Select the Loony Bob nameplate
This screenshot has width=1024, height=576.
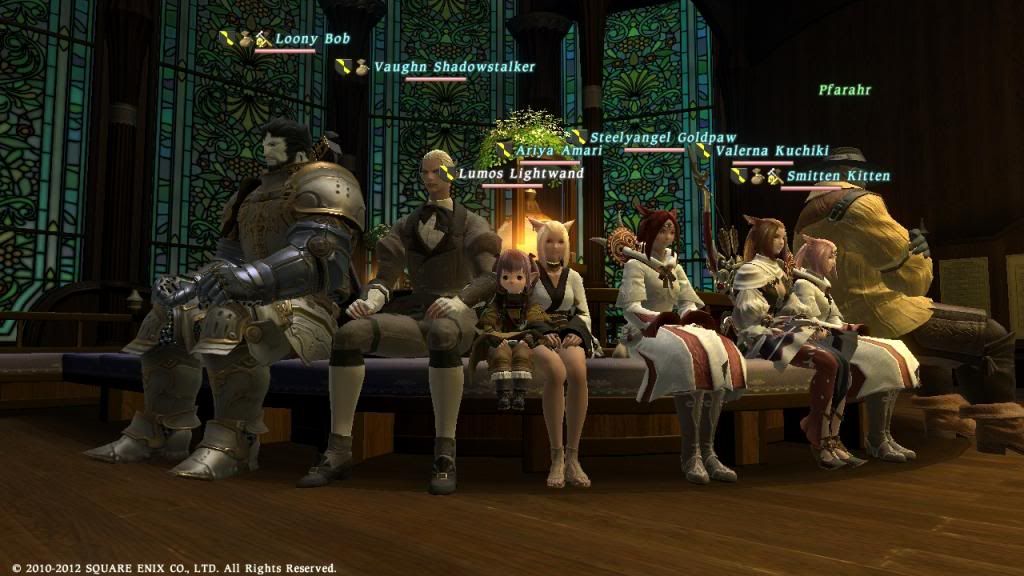[312, 40]
